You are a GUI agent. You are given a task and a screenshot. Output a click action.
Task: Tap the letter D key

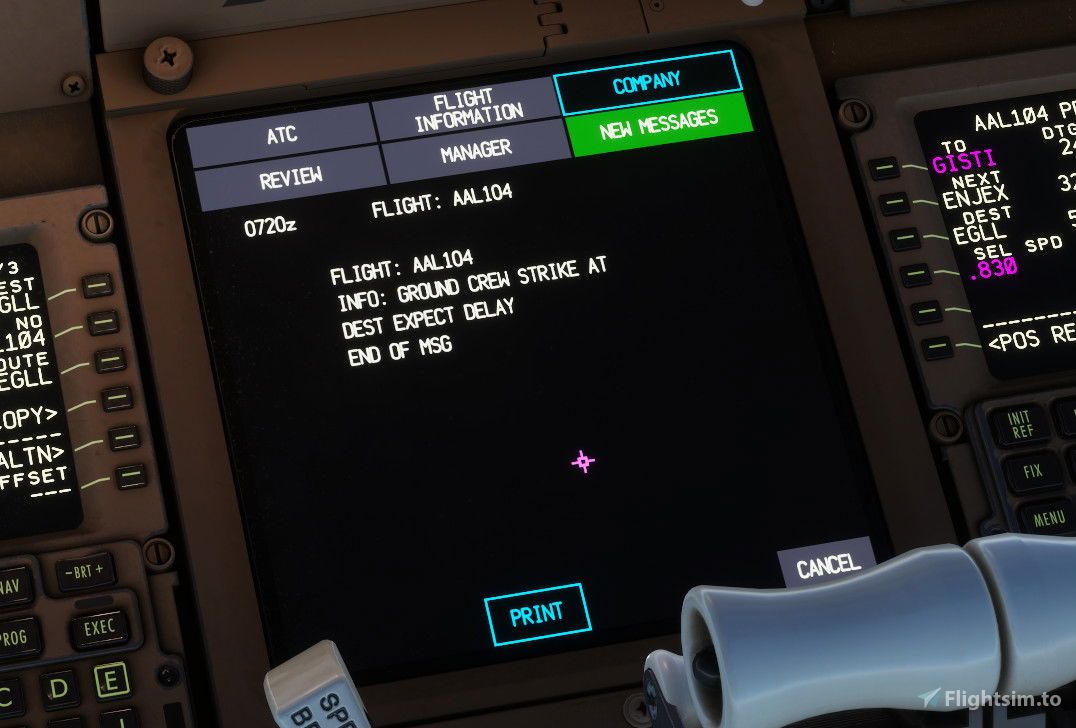coord(59,688)
